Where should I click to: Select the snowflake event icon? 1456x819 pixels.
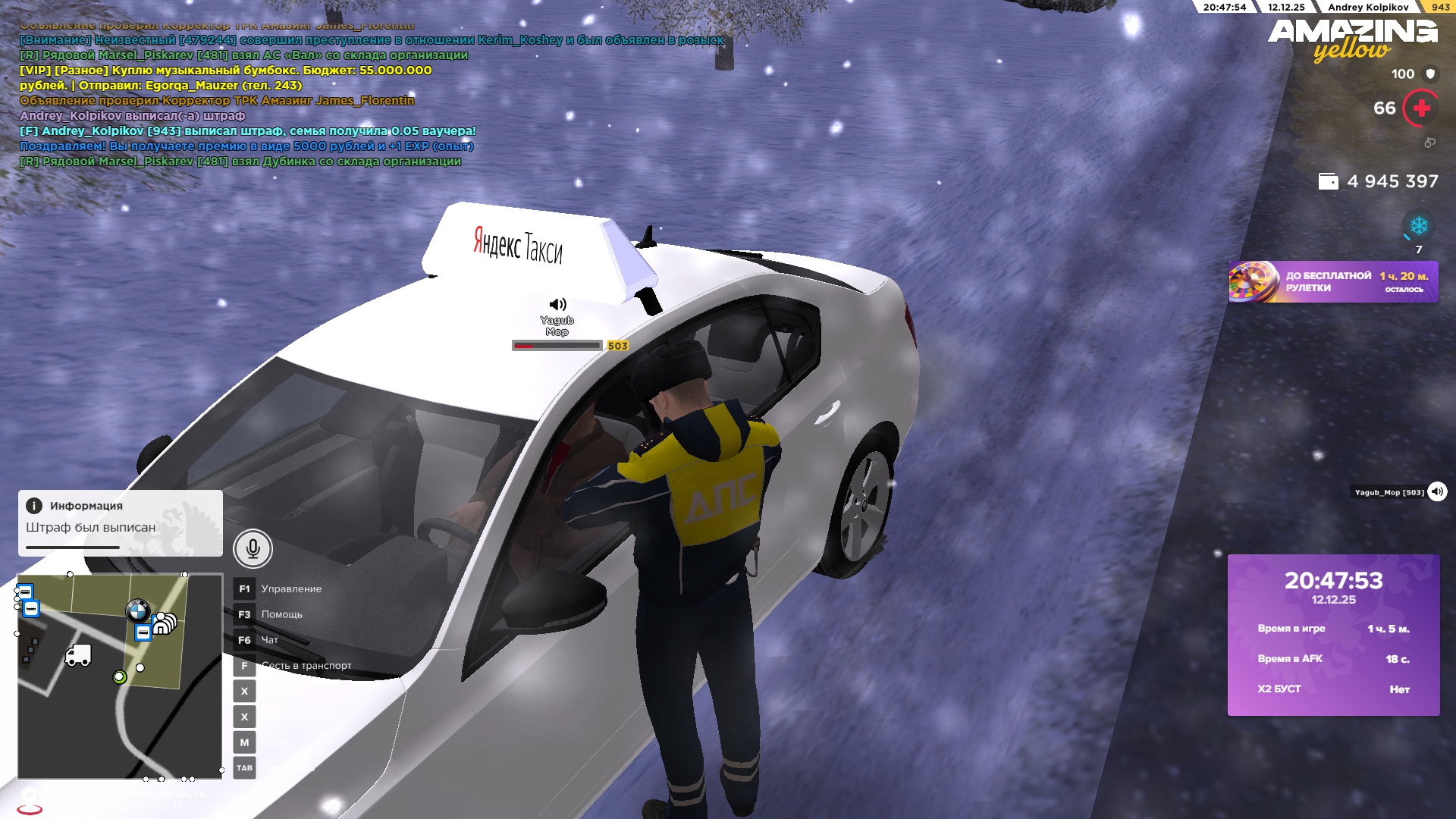(x=1418, y=226)
